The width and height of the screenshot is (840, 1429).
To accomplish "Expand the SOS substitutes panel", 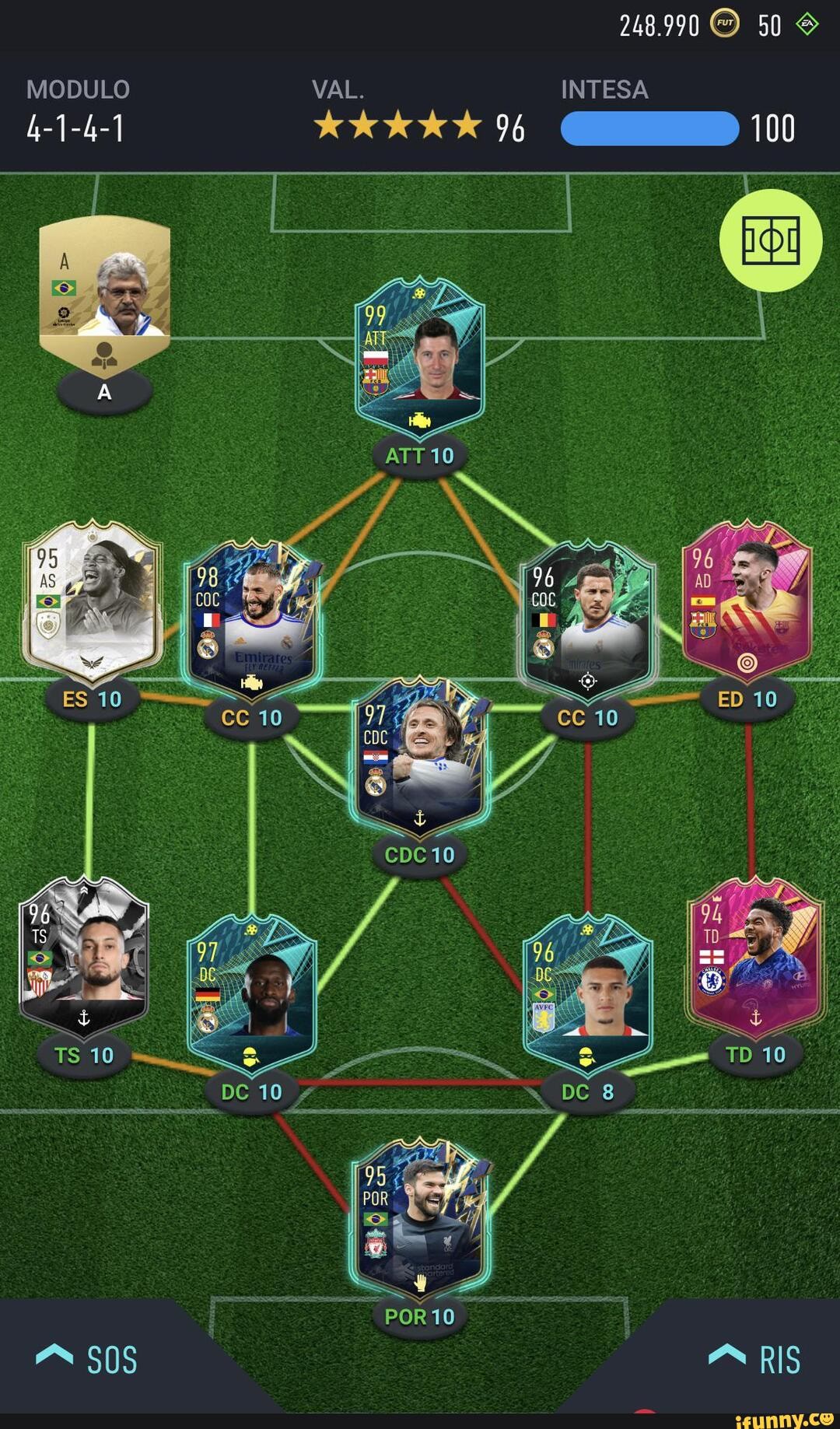I will coord(87,1360).
